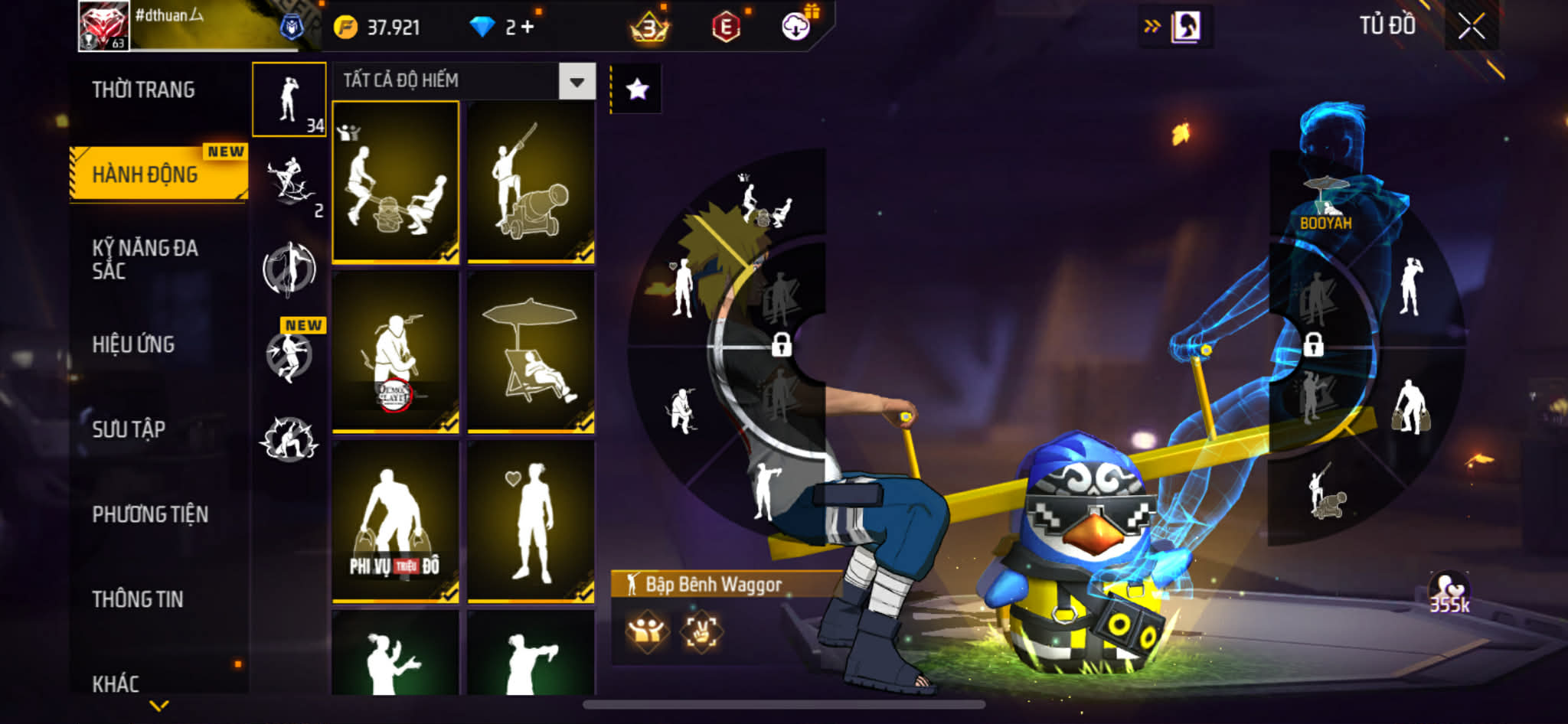Expand the Tất Cả Độ Hiếm dropdown

[x=577, y=81]
